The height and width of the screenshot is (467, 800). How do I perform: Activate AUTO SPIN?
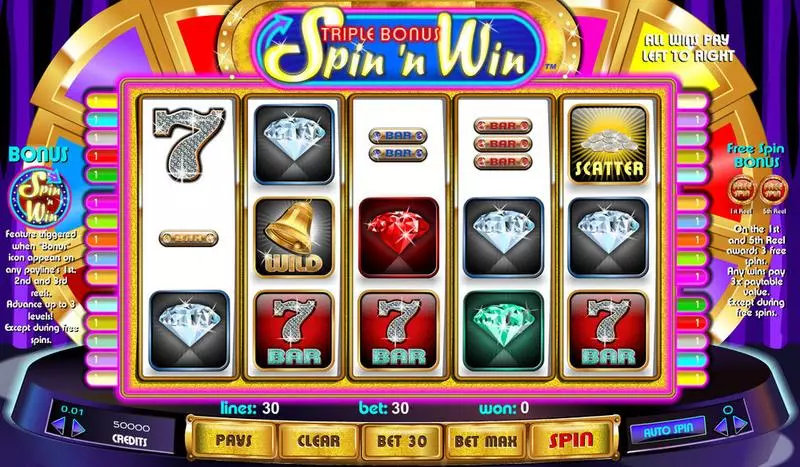(667, 429)
